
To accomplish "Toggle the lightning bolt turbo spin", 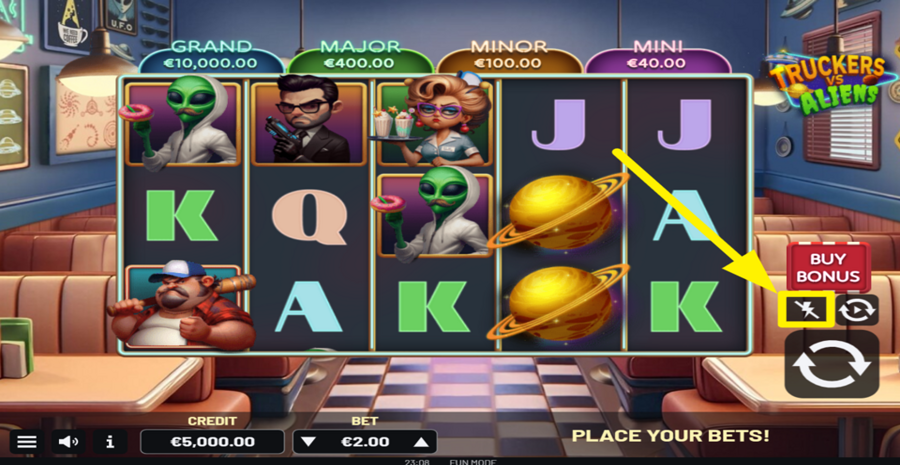I will point(805,309).
